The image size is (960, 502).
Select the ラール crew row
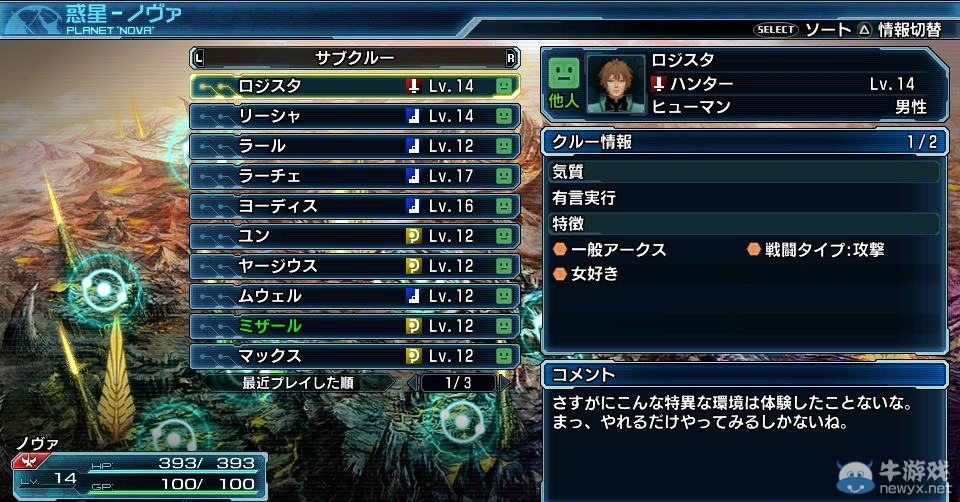[x=354, y=146]
